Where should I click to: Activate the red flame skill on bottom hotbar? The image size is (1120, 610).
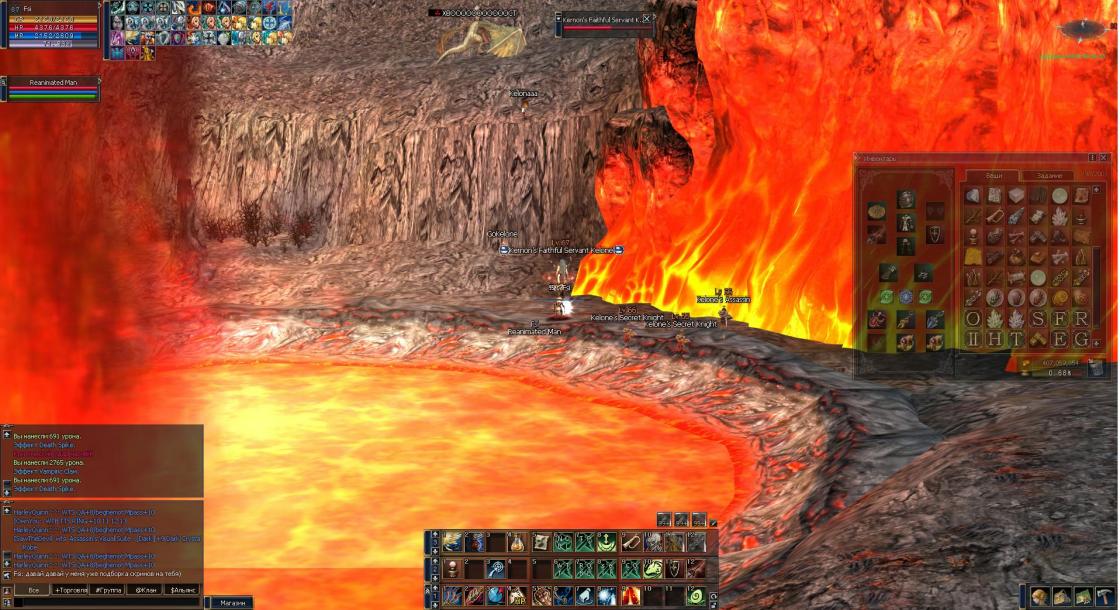pos(630,596)
